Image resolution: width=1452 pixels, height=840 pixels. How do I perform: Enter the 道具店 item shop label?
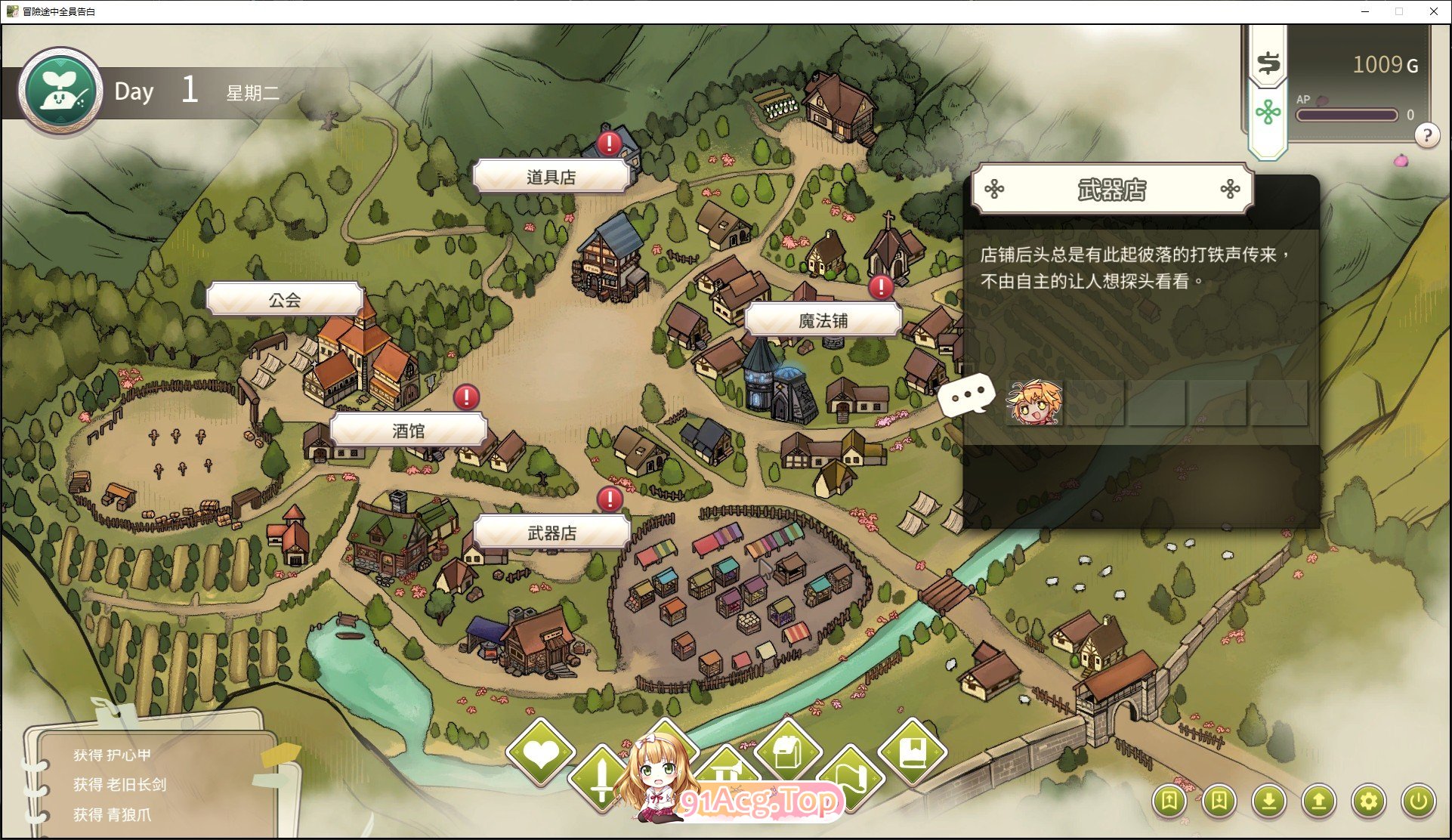coord(551,177)
